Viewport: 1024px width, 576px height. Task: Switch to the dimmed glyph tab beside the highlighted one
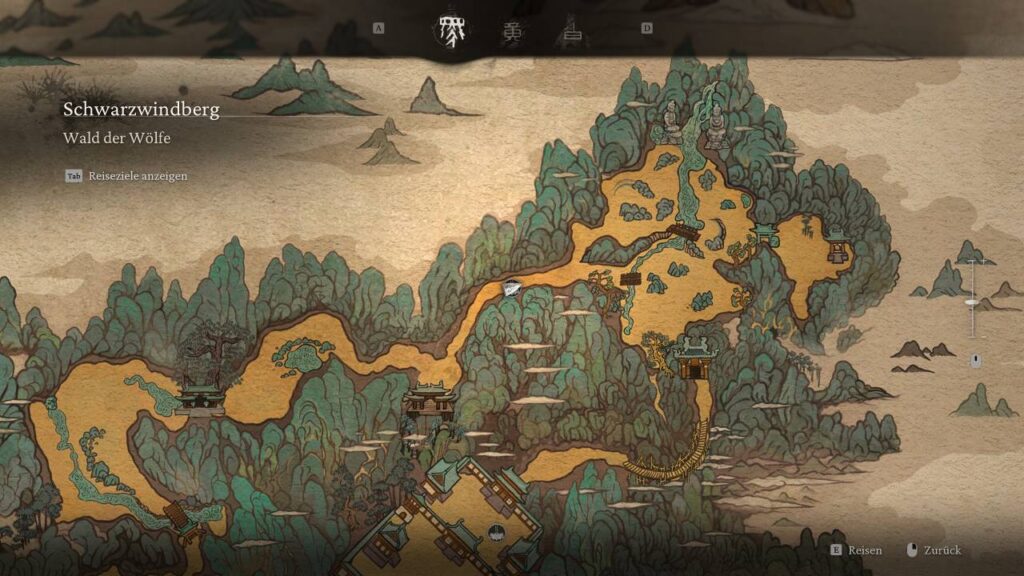[x=512, y=32]
